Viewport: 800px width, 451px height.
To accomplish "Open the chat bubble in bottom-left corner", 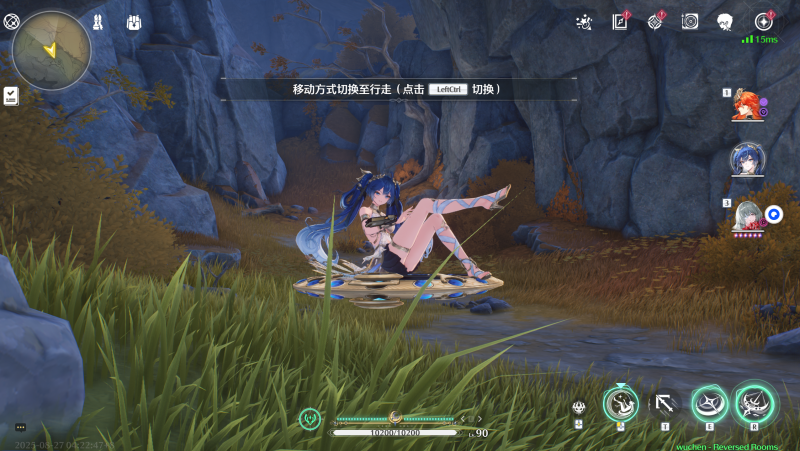I will (x=20, y=428).
